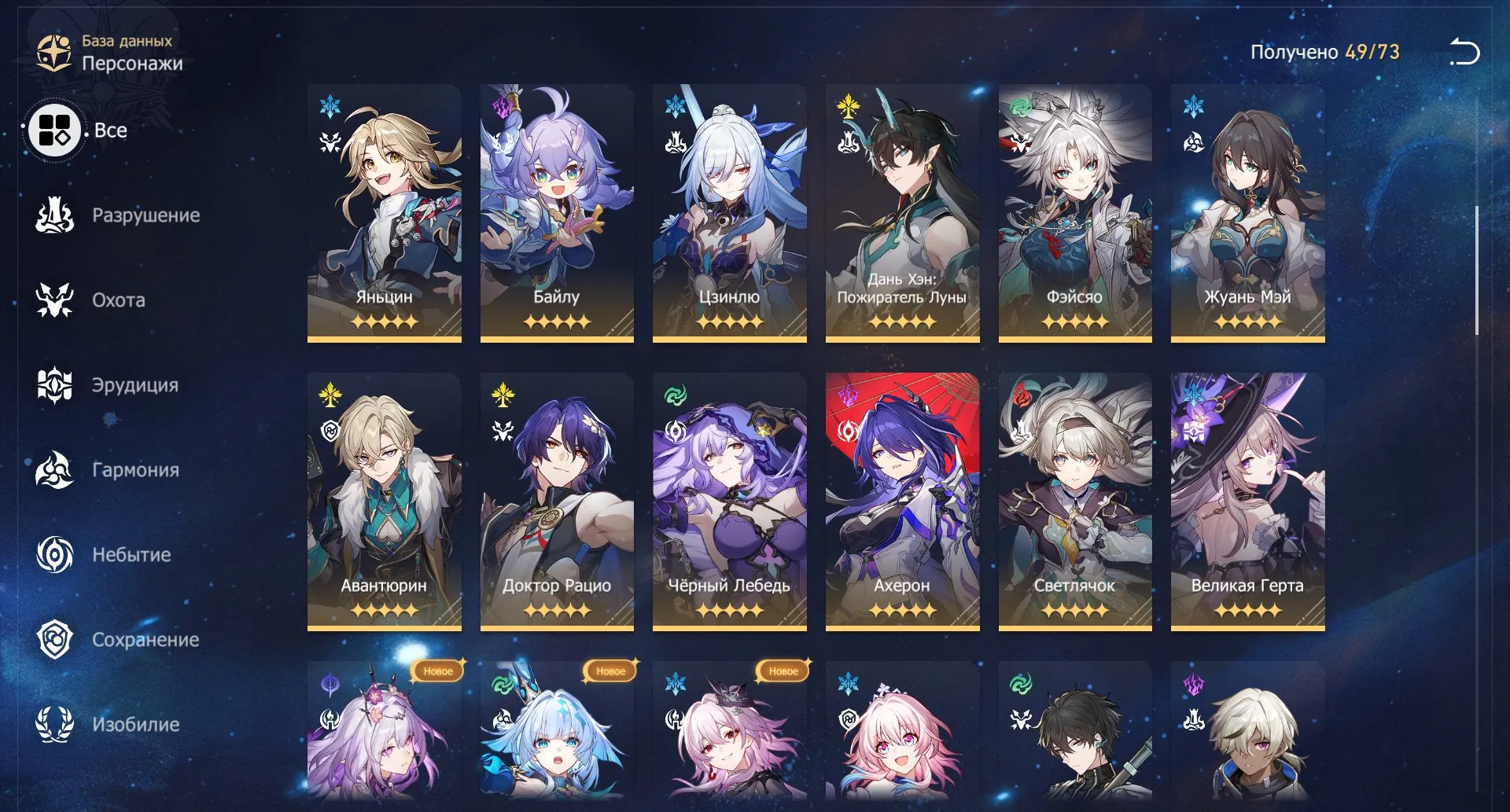Viewport: 1510px width, 812px height.
Task: Select the Небытие path filter icon
Action: [52, 554]
